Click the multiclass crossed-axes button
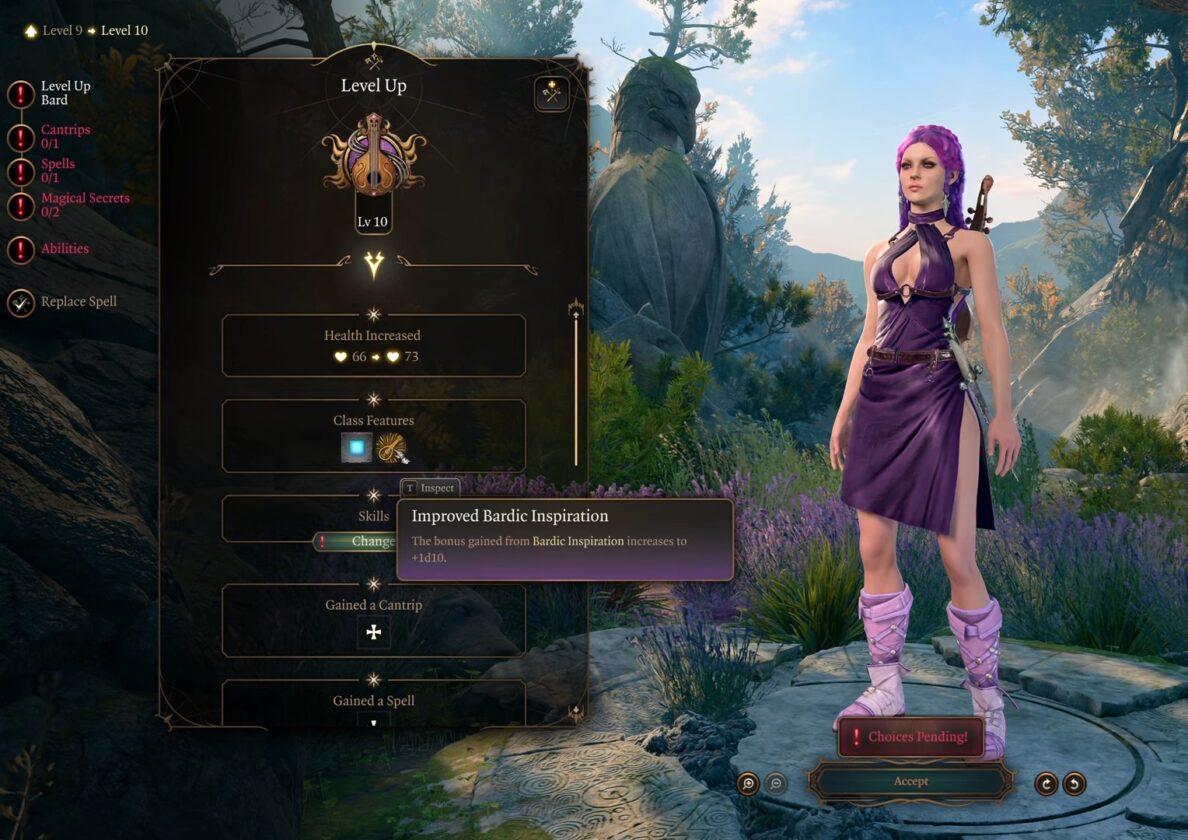 pyautogui.click(x=551, y=94)
